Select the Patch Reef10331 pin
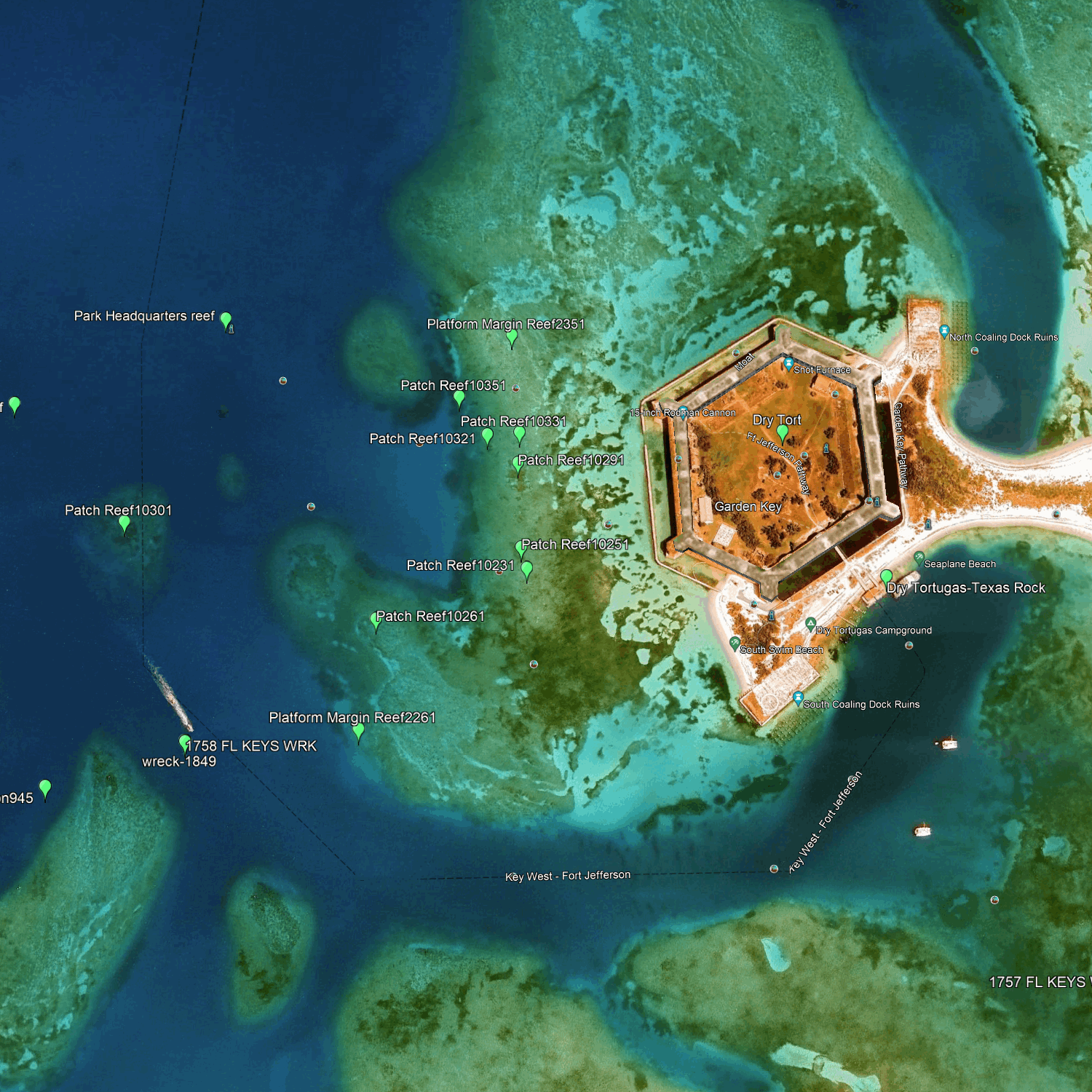This screenshot has width=1092, height=1092. pos(519,435)
